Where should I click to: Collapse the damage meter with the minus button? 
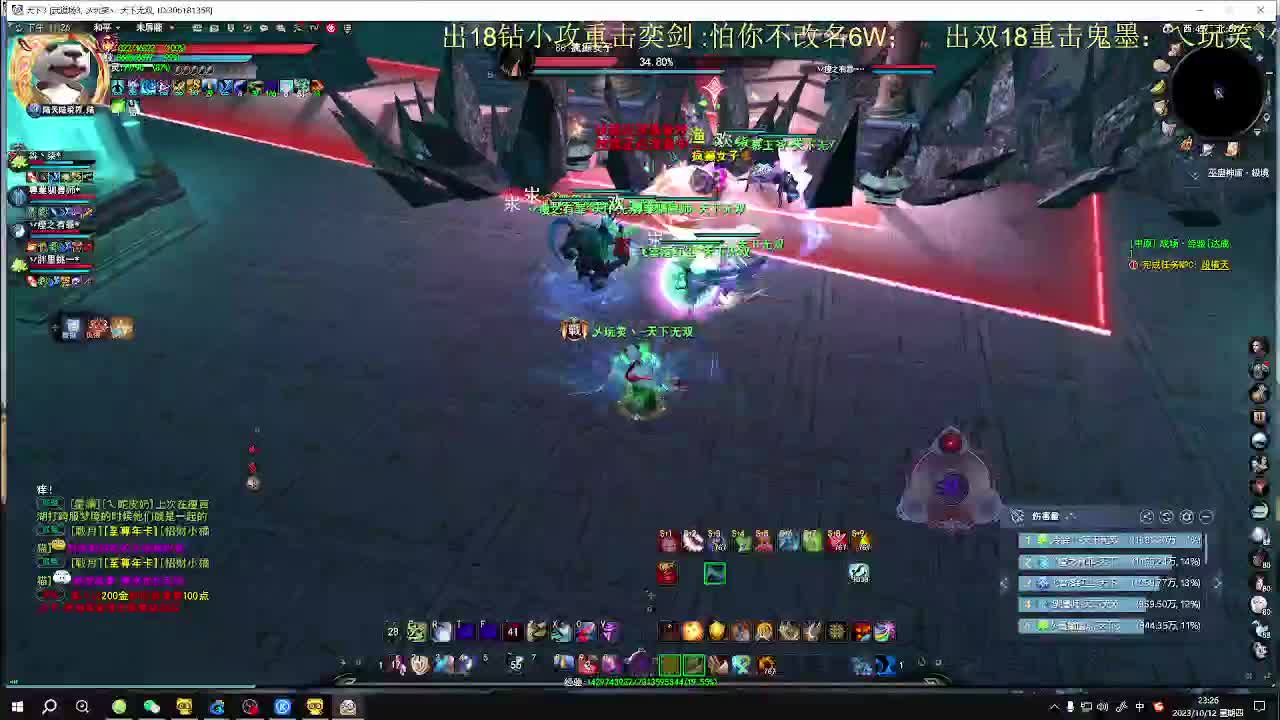click(1205, 516)
